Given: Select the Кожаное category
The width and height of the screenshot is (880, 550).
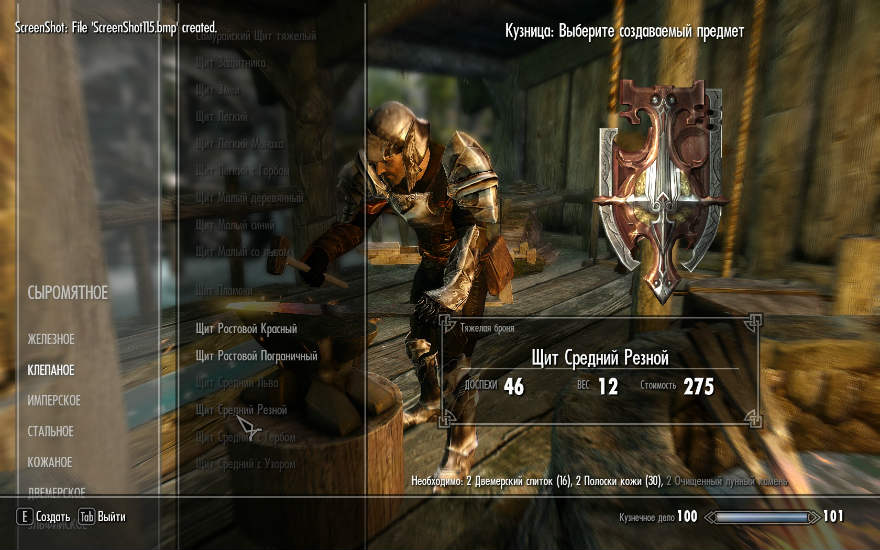Looking at the screenshot, I should (50, 462).
